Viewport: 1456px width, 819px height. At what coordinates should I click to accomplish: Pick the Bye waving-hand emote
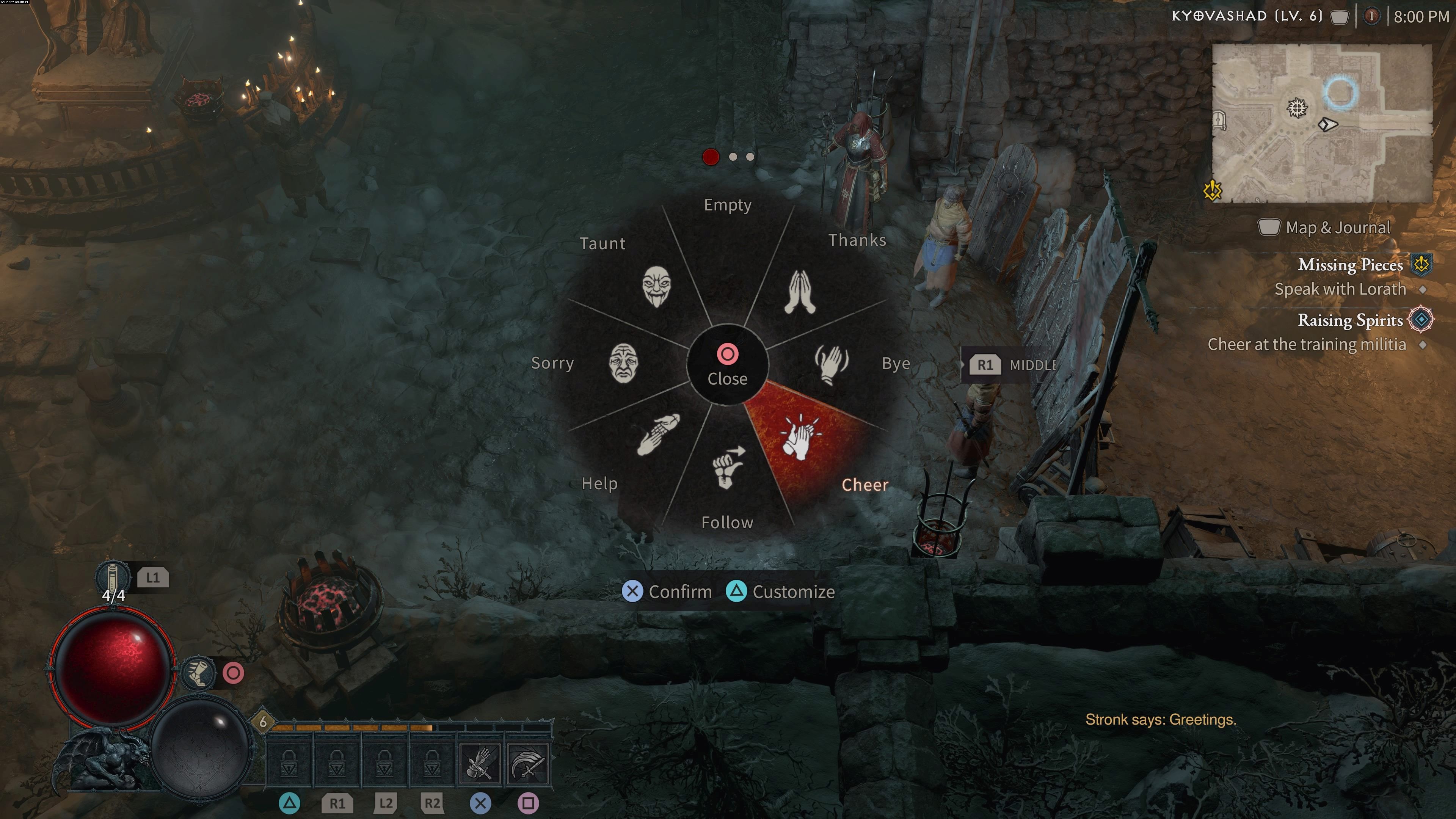pos(831,364)
